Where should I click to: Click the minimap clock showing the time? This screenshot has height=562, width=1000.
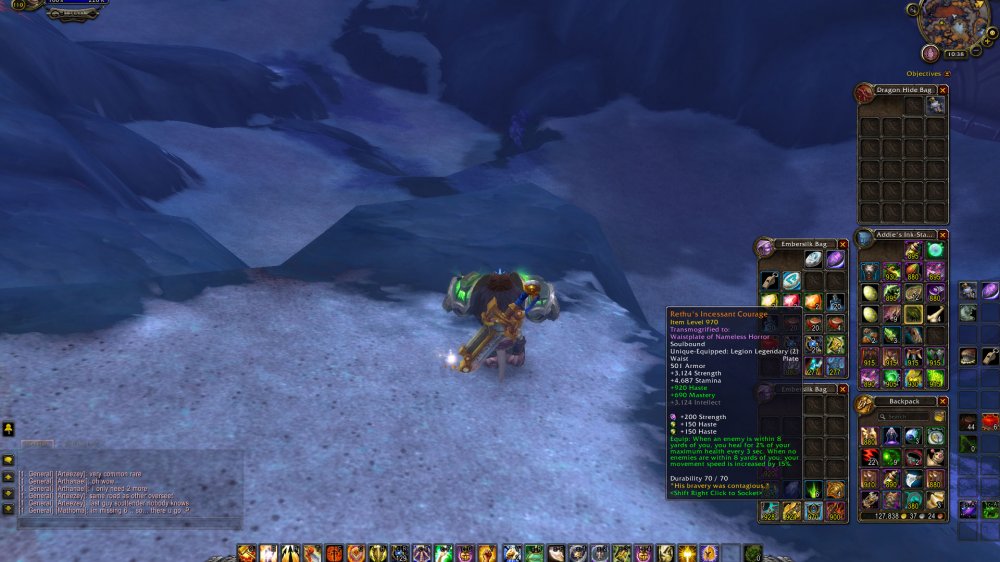pos(955,53)
